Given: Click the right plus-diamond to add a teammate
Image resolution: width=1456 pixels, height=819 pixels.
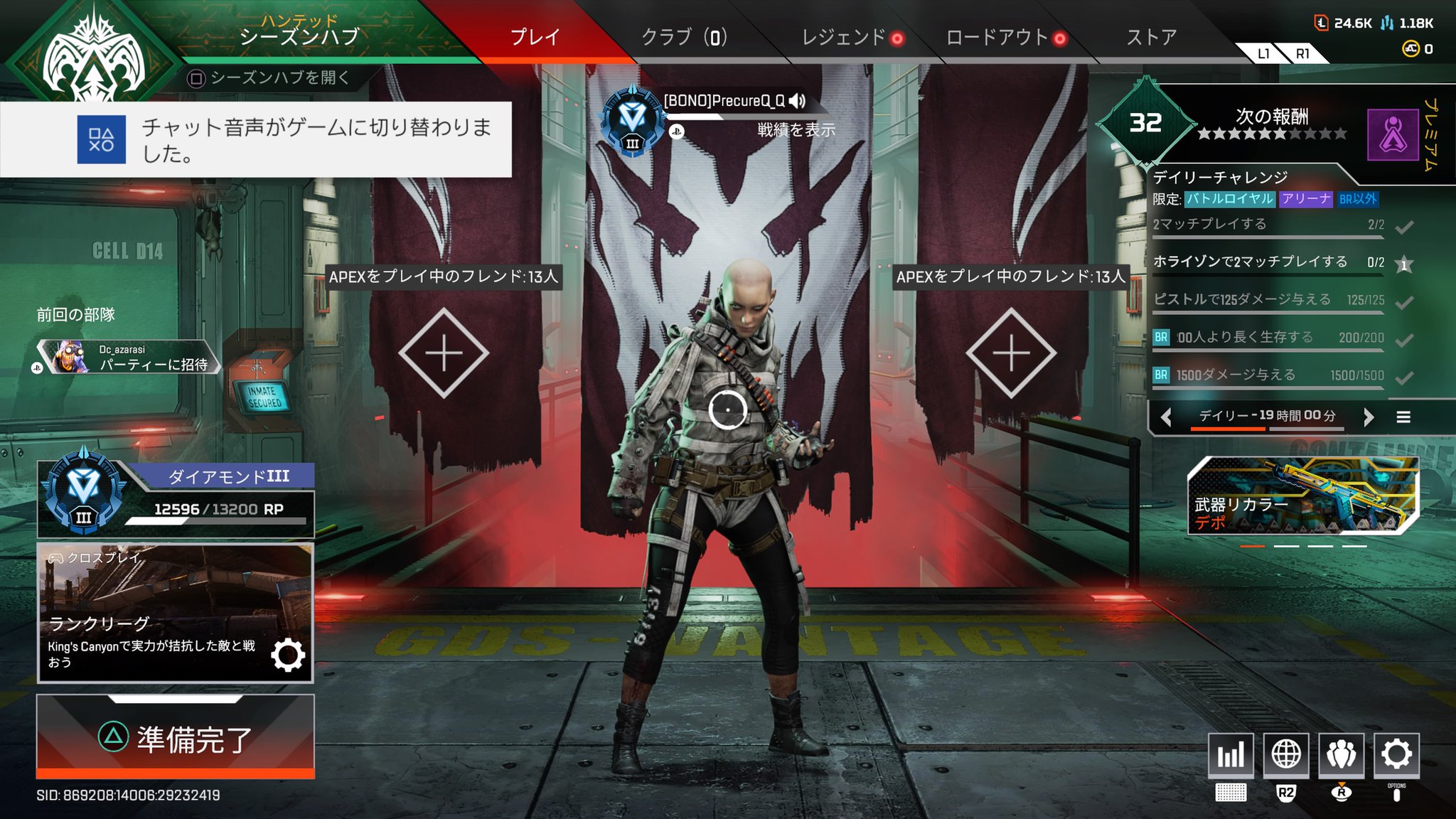Looking at the screenshot, I should [1010, 352].
